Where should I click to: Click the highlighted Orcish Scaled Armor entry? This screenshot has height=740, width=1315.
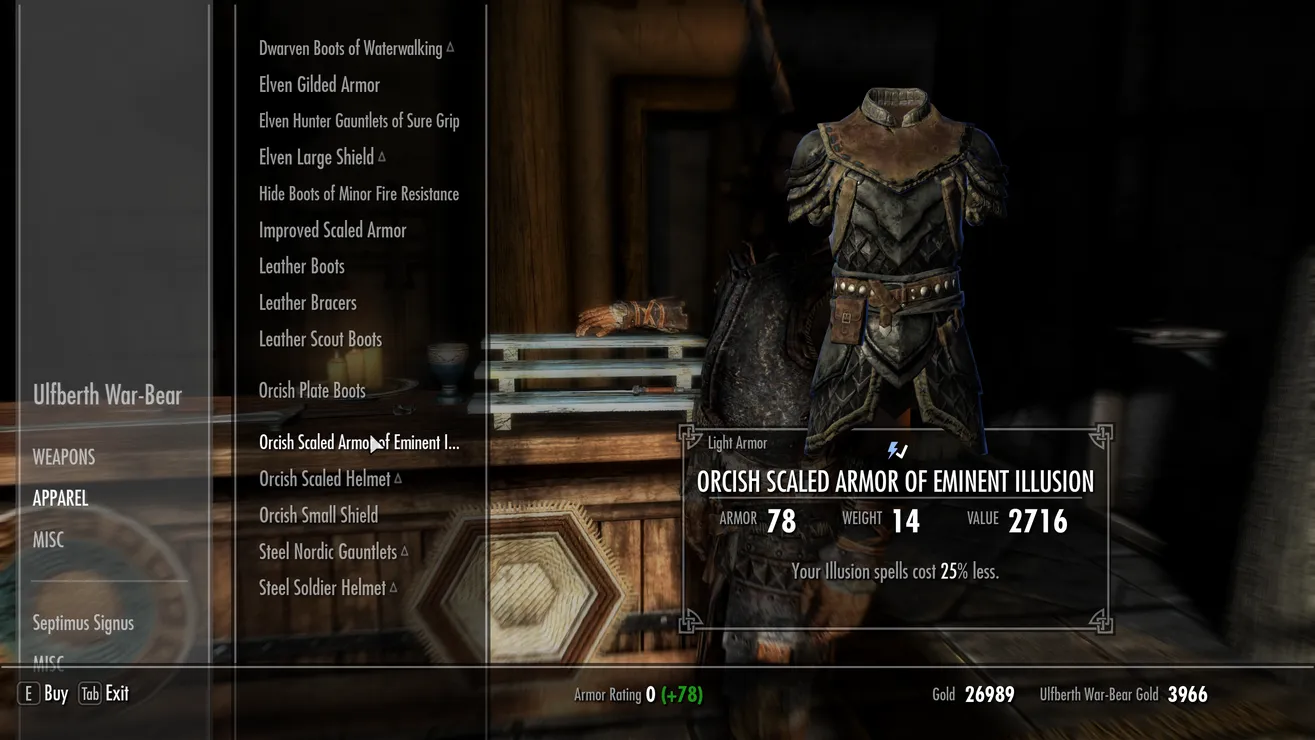359,443
